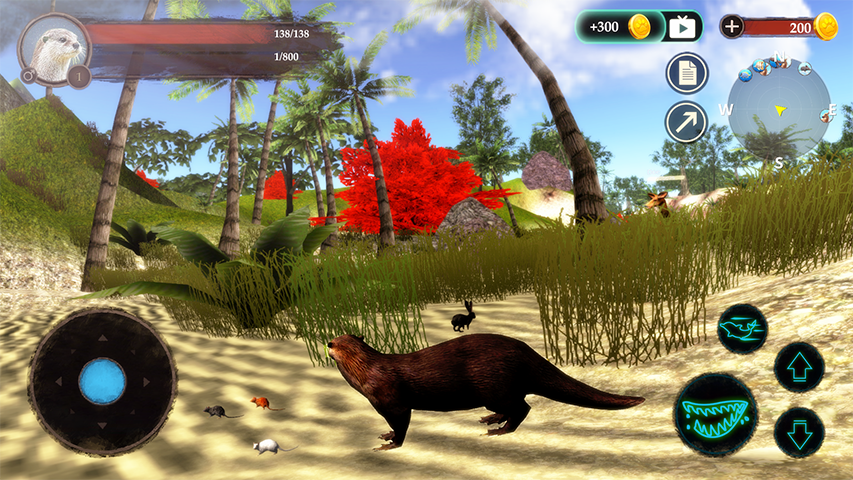853x480 pixels.
Task: Claim +300 coins by watching video
Action: 639,27
